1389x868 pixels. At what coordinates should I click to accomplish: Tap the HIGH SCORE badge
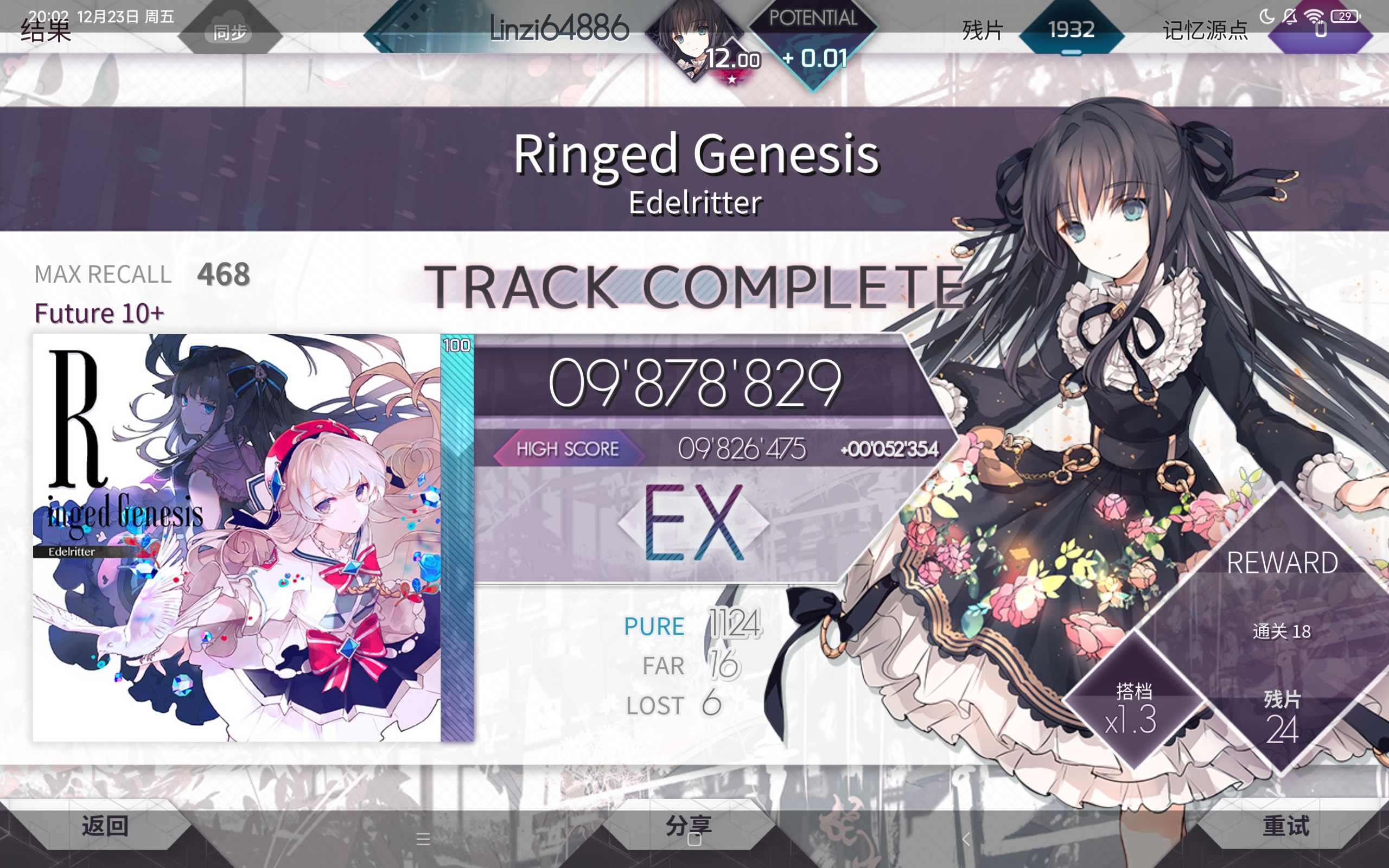(x=568, y=449)
